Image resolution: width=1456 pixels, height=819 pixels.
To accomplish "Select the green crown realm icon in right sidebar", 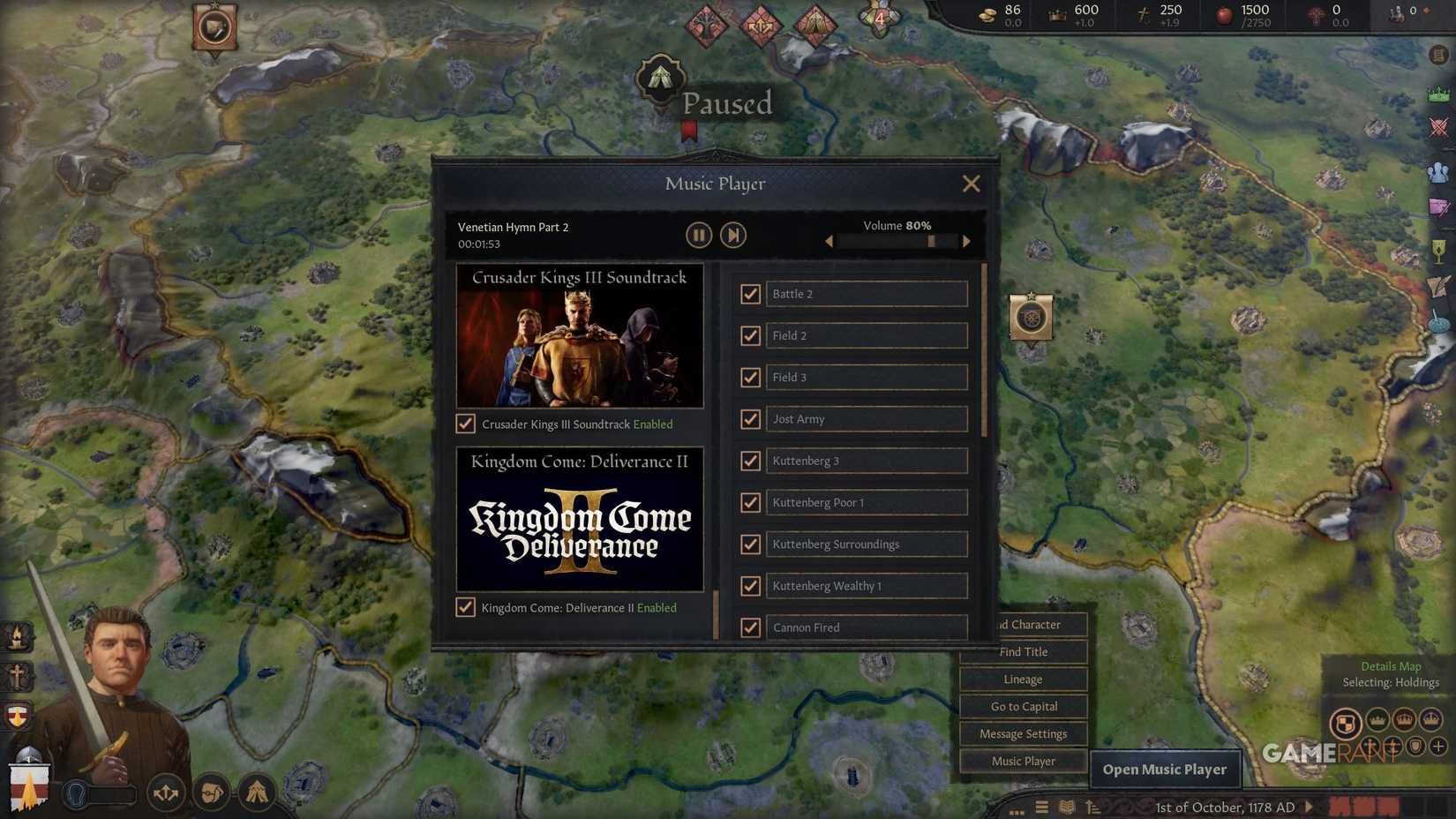I will click(1439, 94).
